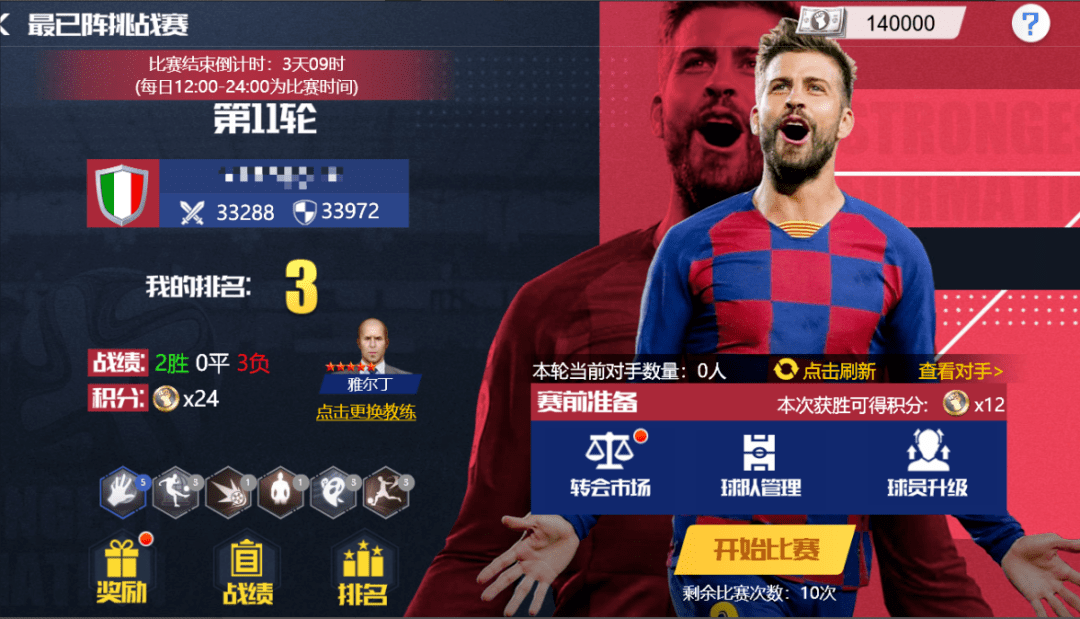
Task: Click the cash balance 140000 display
Action: pos(882,23)
